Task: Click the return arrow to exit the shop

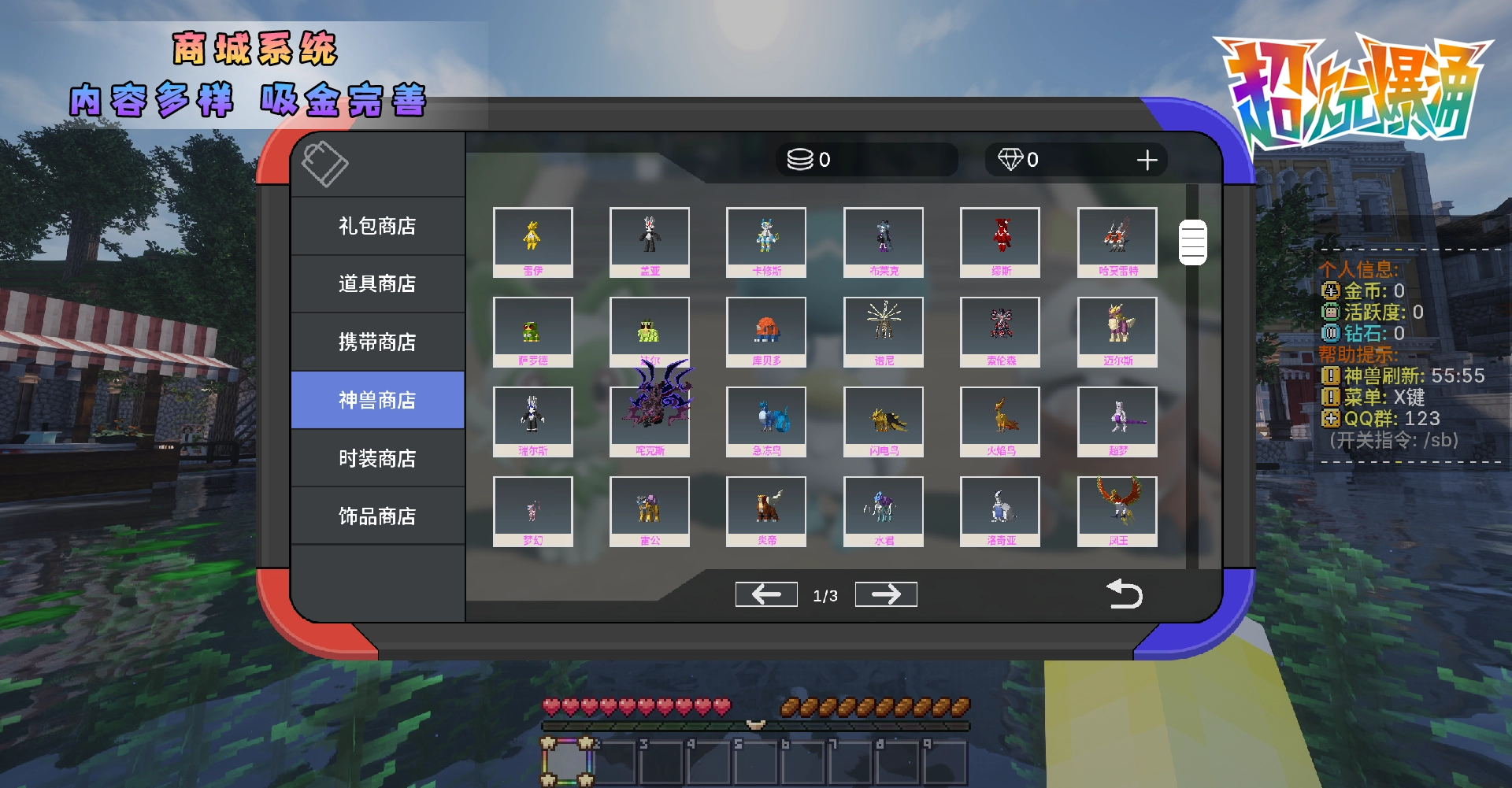Action: tap(1125, 594)
